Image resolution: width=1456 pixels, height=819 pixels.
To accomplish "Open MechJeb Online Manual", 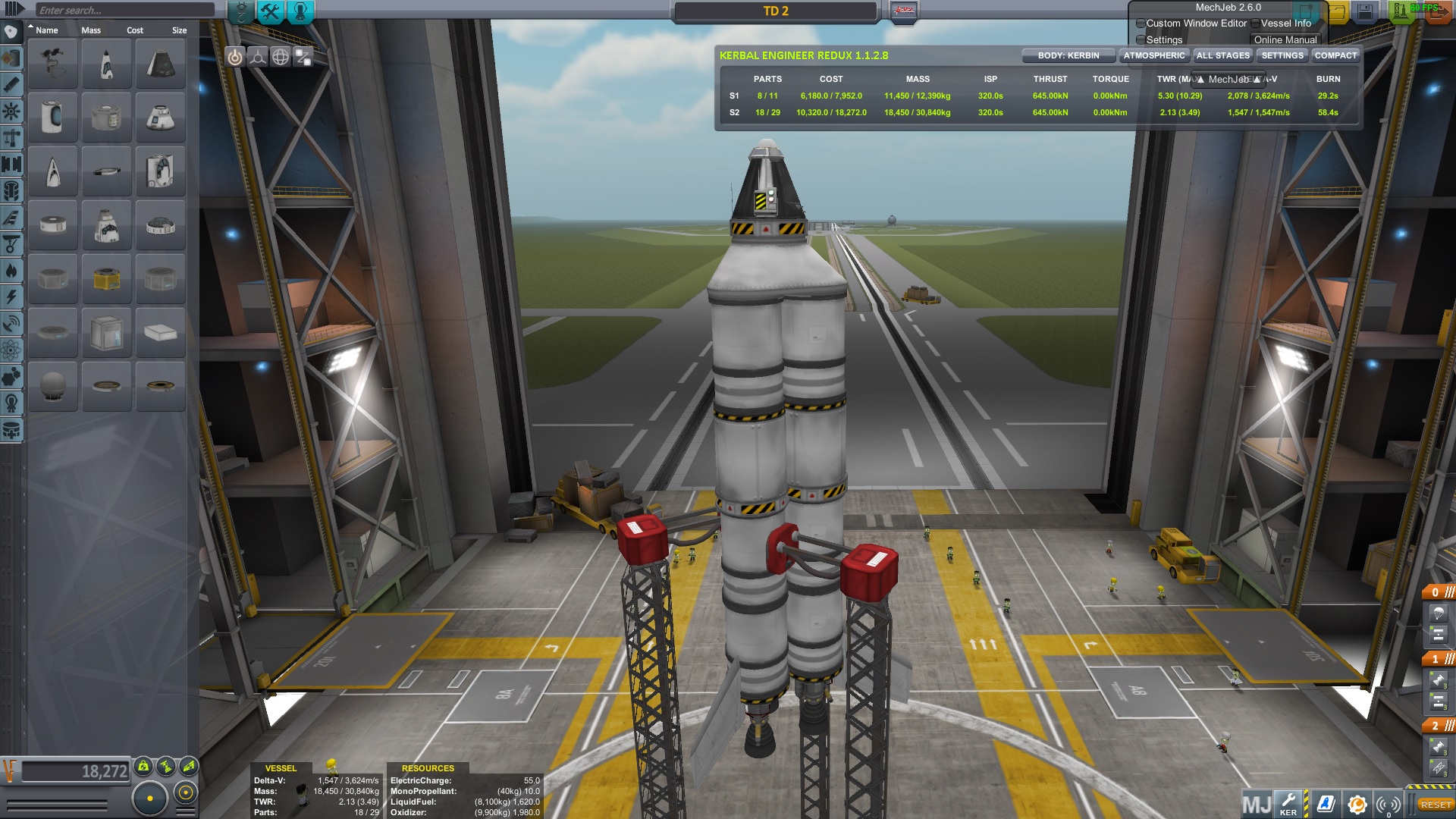I will click(1285, 39).
